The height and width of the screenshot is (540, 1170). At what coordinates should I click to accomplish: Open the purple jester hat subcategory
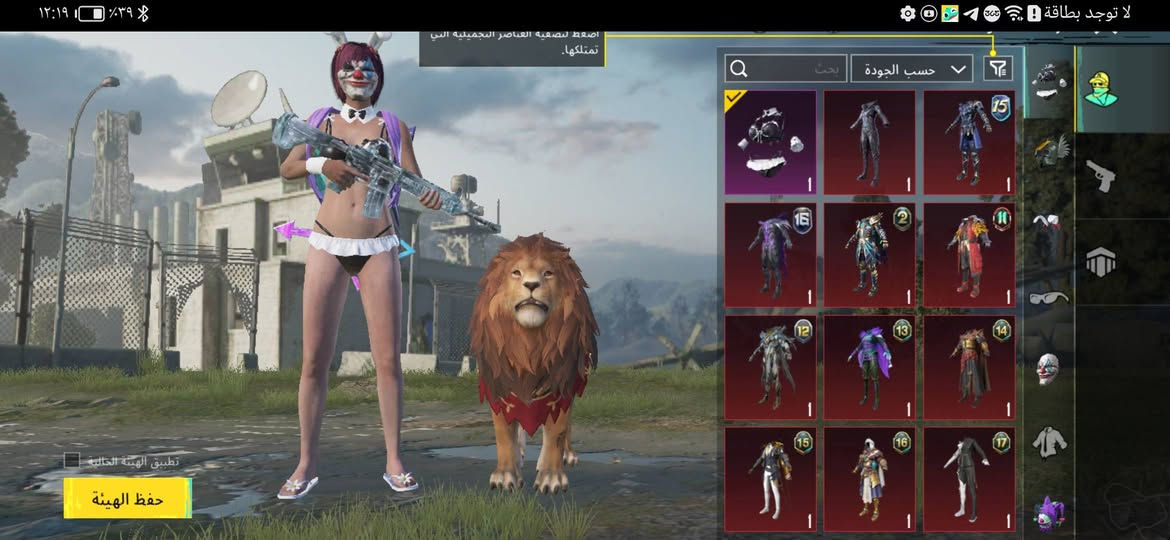tap(1047, 512)
